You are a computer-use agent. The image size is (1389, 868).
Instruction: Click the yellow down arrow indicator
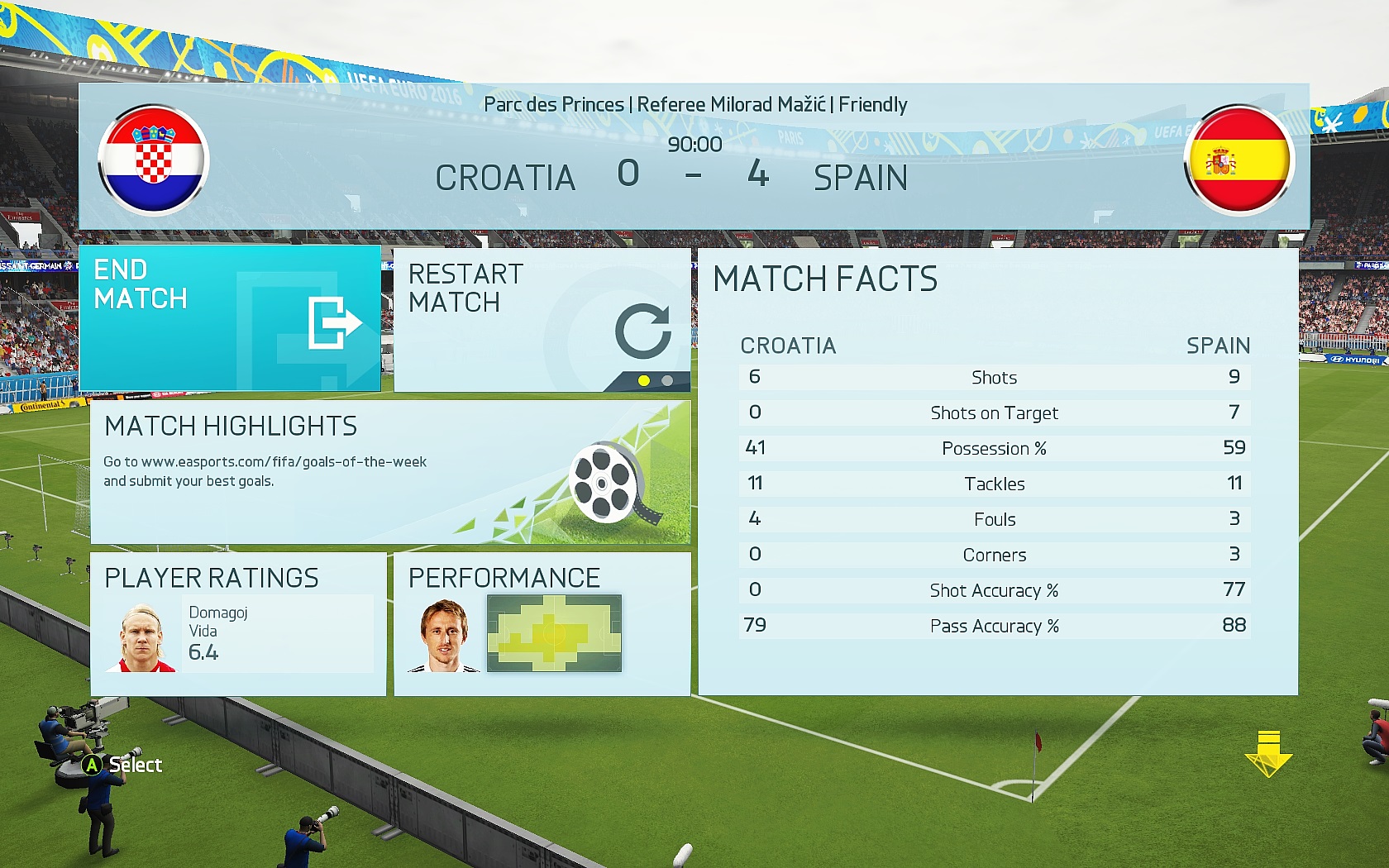point(1268,753)
